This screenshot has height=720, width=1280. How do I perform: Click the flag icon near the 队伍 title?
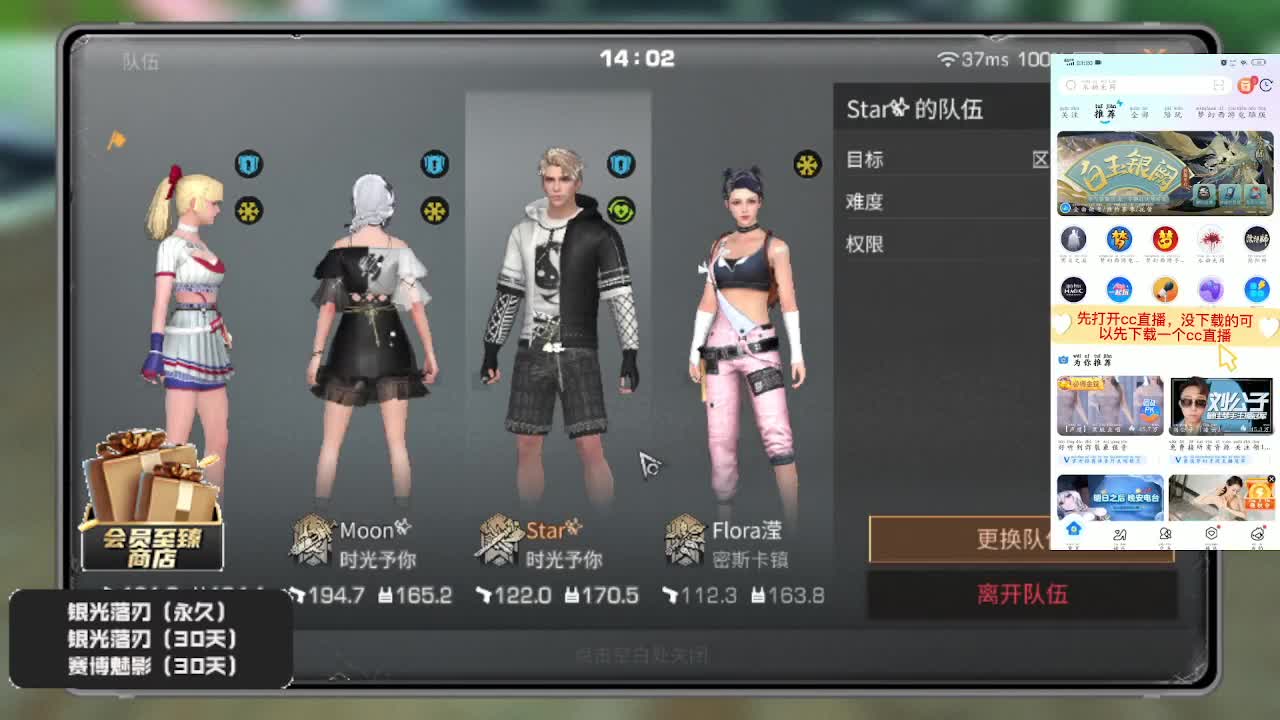click(x=119, y=140)
